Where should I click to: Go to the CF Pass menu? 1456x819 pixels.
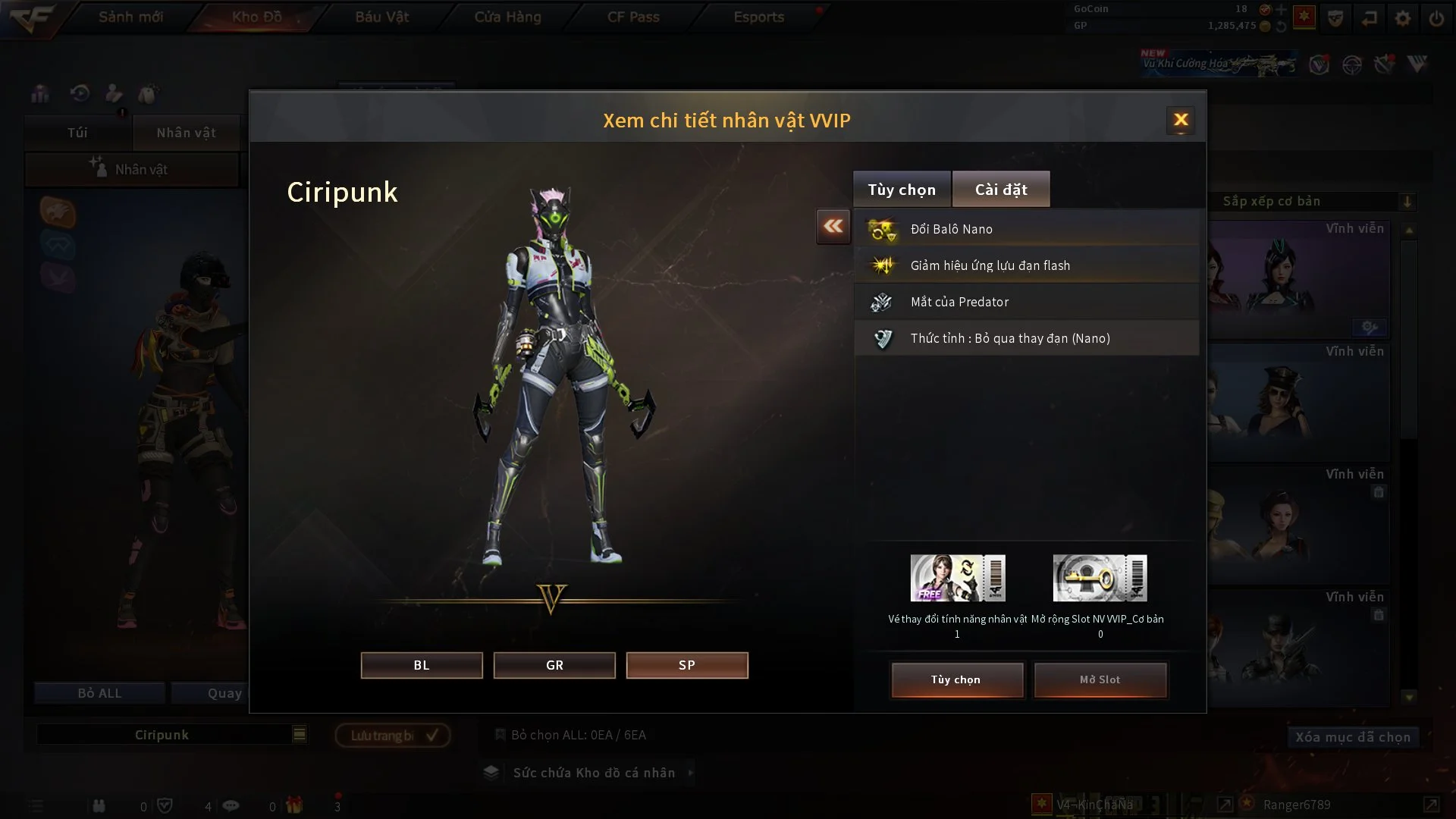633,17
